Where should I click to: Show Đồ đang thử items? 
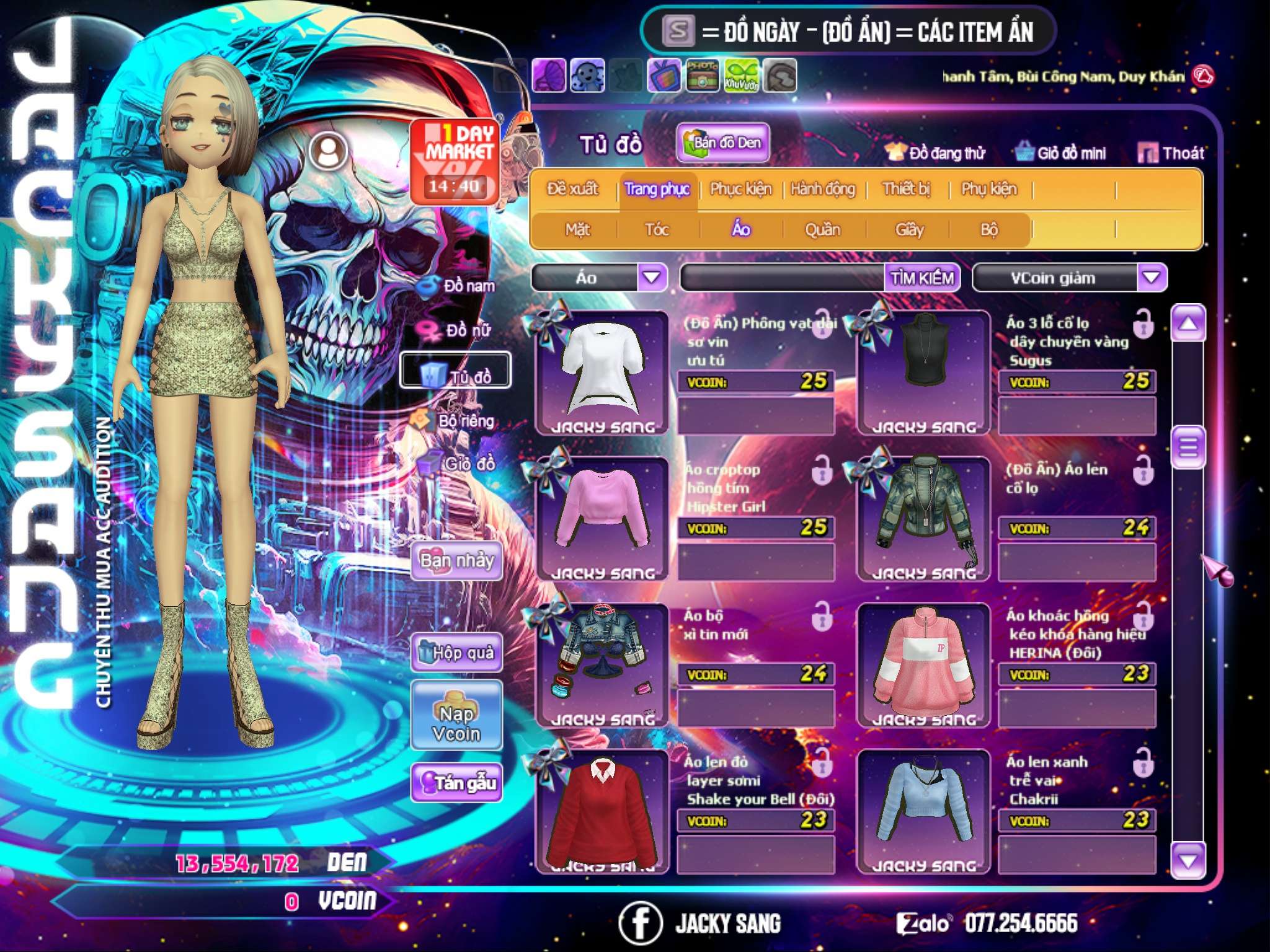936,153
